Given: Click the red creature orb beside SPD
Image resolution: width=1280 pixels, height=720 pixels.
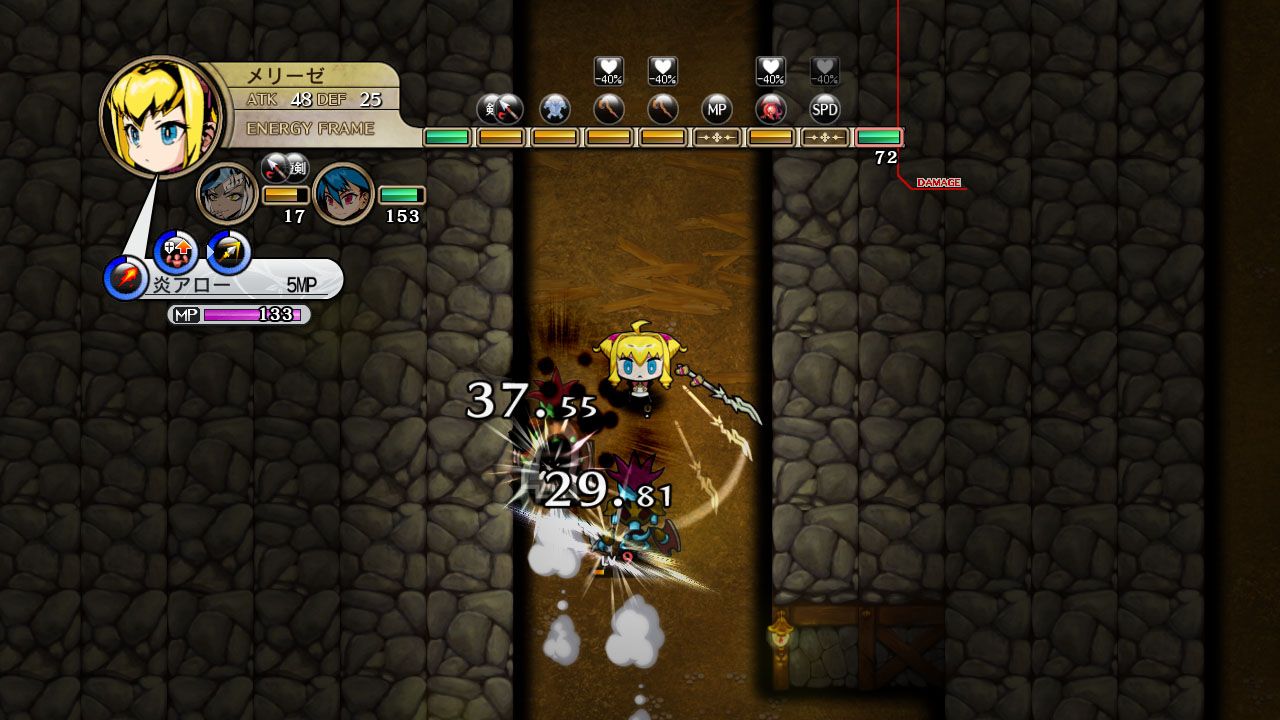Looking at the screenshot, I should click(x=770, y=111).
